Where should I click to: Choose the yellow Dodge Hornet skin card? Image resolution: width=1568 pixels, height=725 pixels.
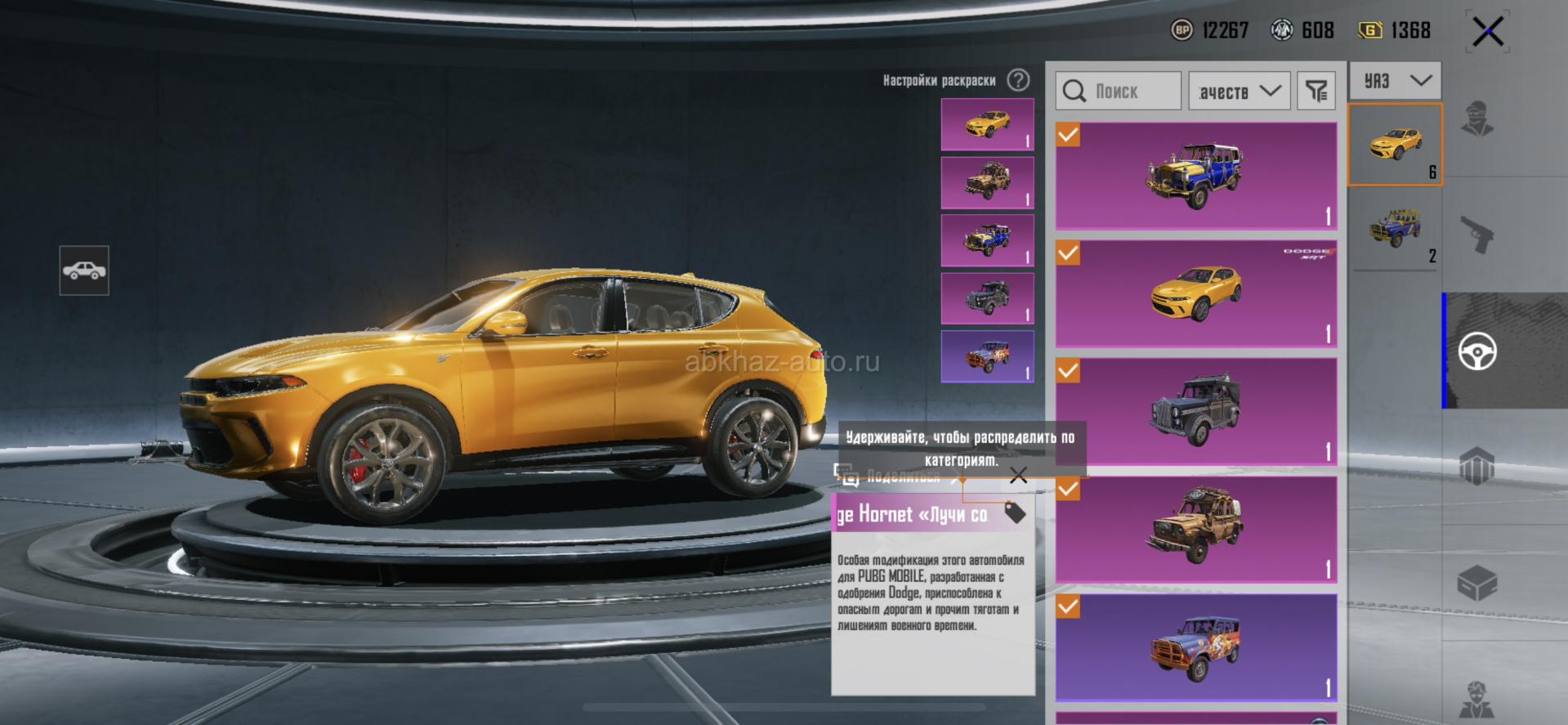pyautogui.click(x=1195, y=293)
